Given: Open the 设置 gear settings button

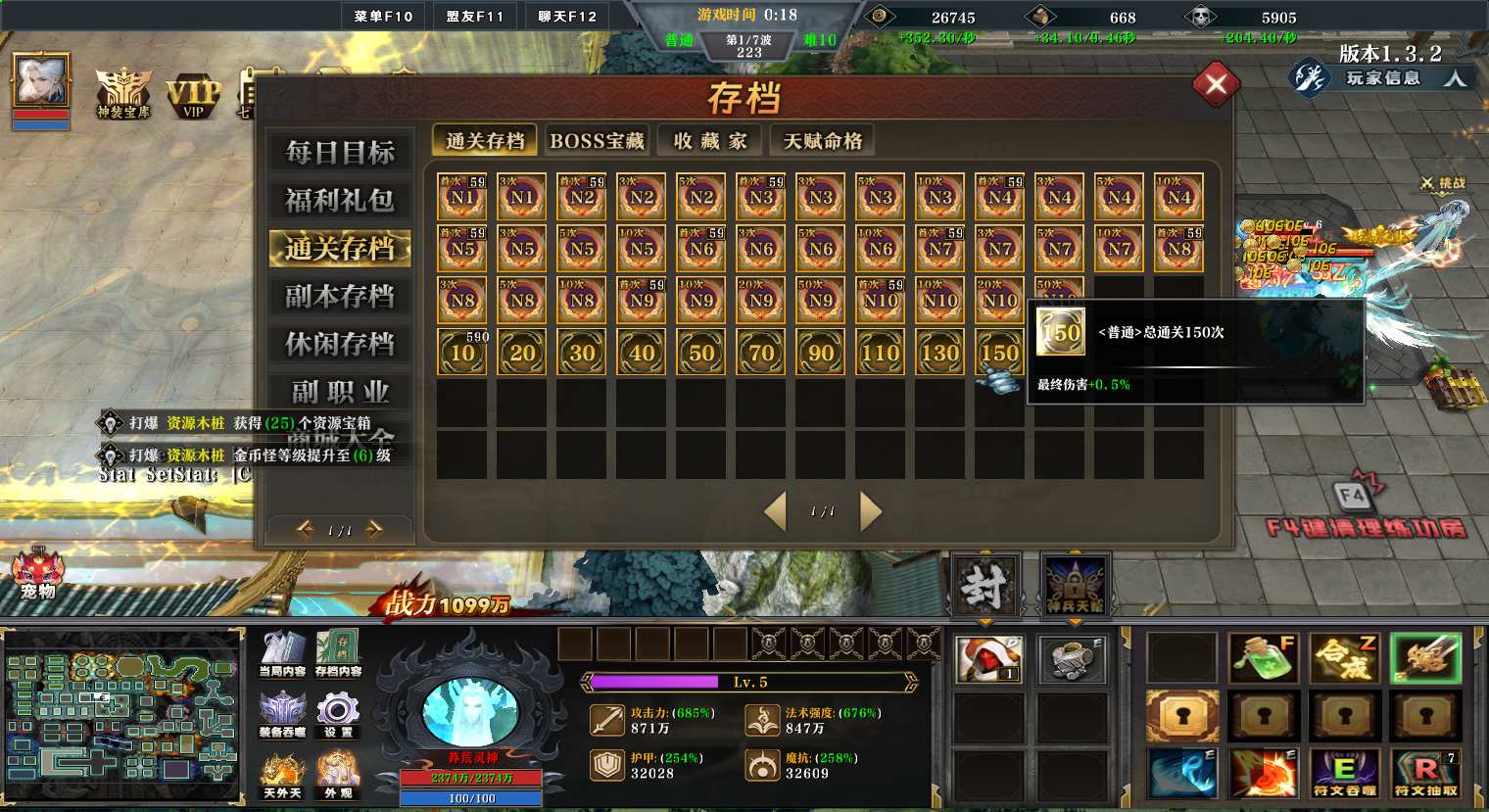Looking at the screenshot, I should [x=338, y=713].
